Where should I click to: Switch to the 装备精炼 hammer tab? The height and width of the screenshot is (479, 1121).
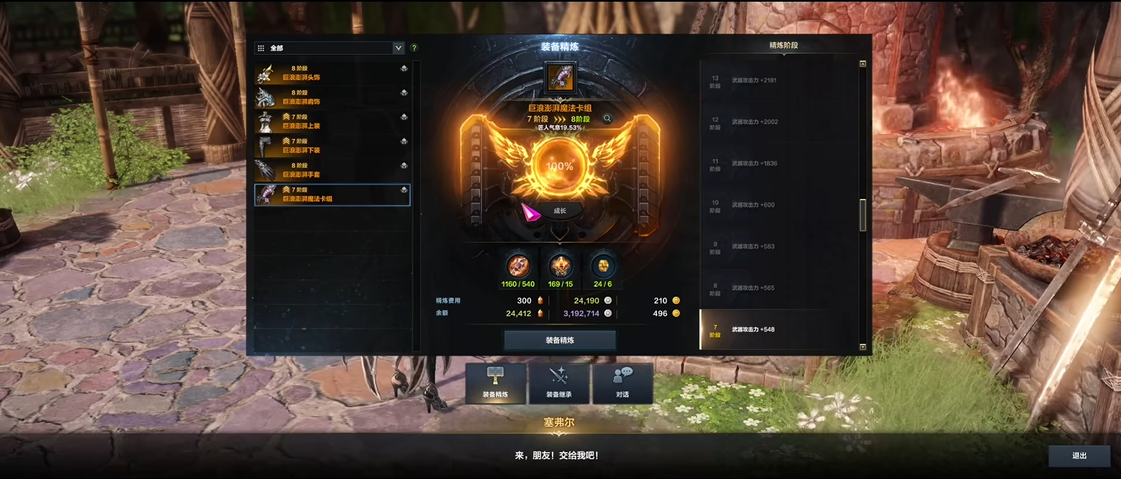496,383
